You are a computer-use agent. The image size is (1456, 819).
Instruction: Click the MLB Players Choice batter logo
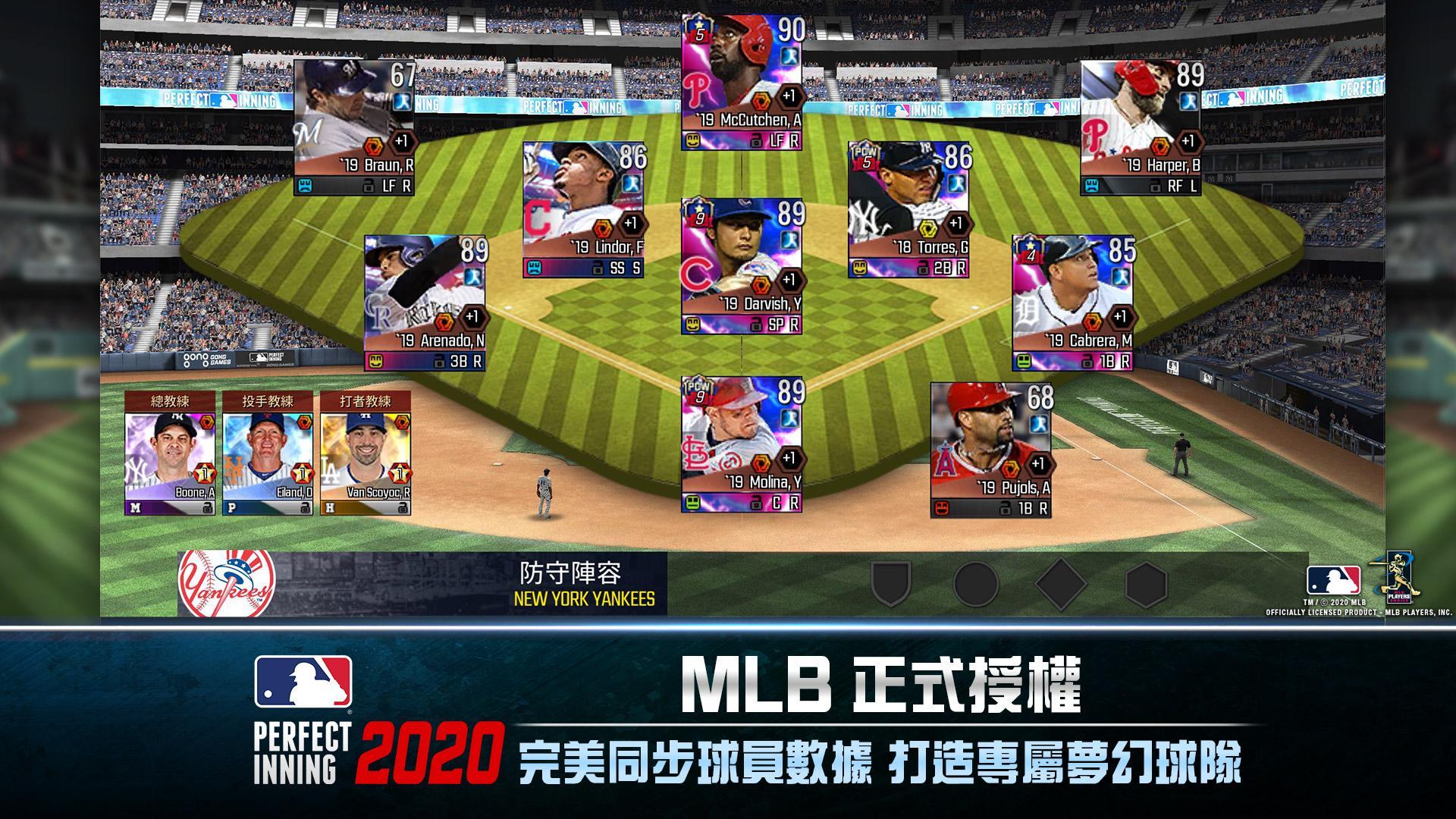coord(1398,579)
